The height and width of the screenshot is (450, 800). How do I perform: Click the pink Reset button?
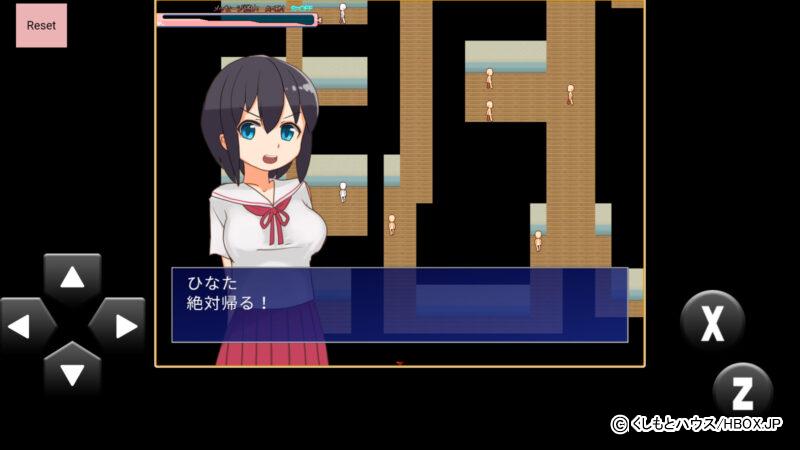point(41,25)
